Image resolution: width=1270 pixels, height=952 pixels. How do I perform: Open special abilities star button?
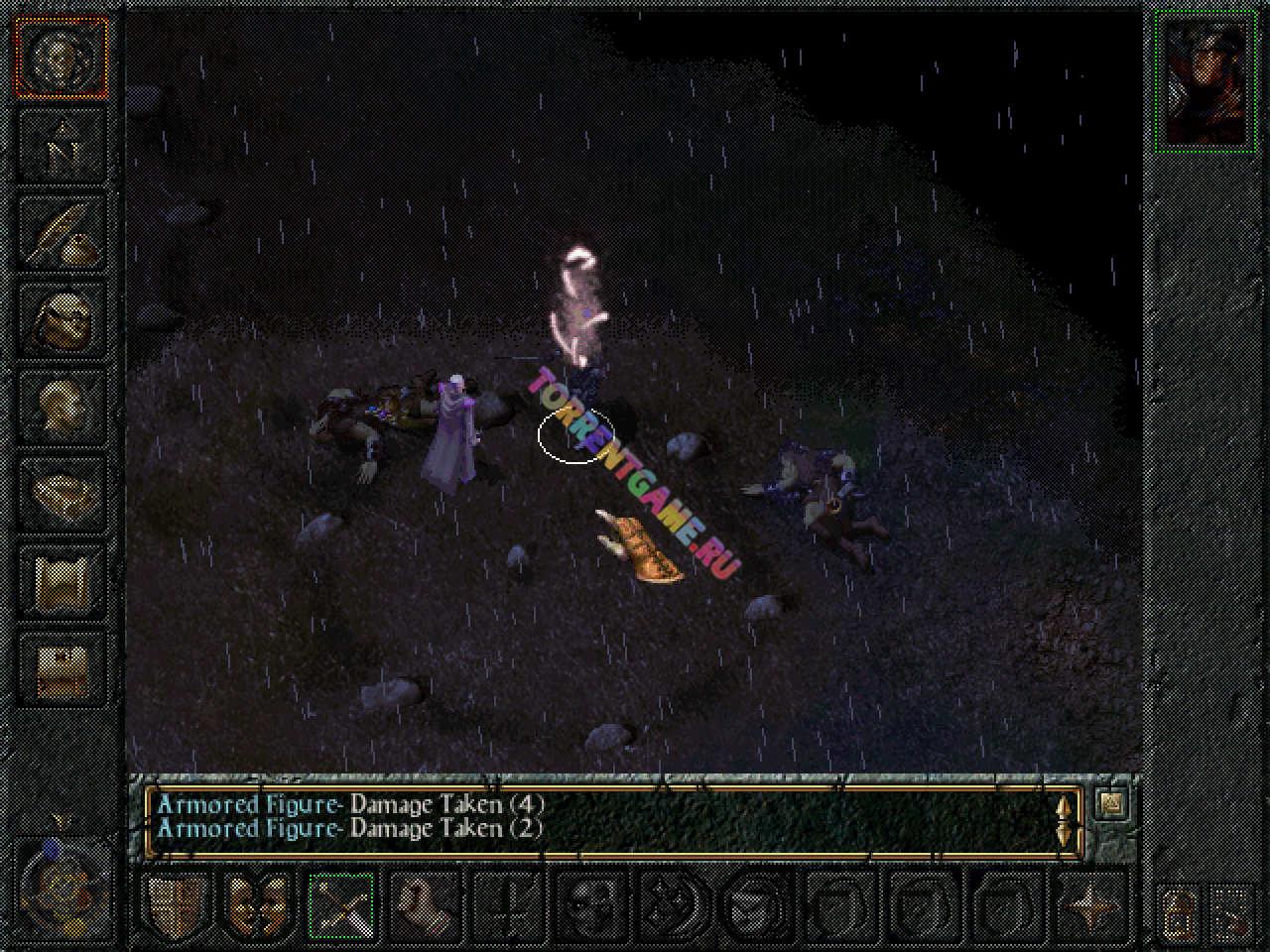click(1089, 903)
